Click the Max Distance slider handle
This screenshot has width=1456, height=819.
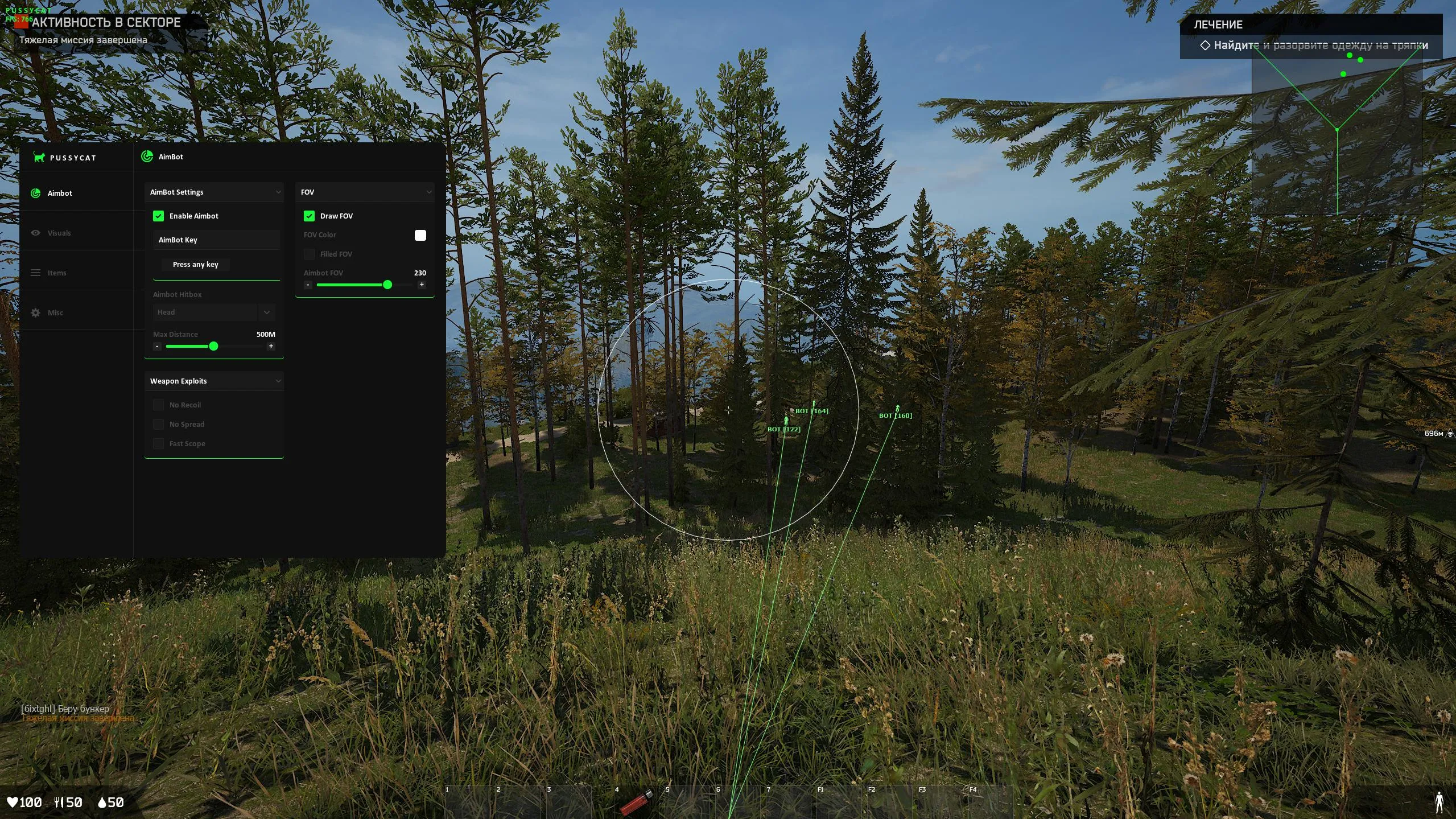pyautogui.click(x=213, y=346)
